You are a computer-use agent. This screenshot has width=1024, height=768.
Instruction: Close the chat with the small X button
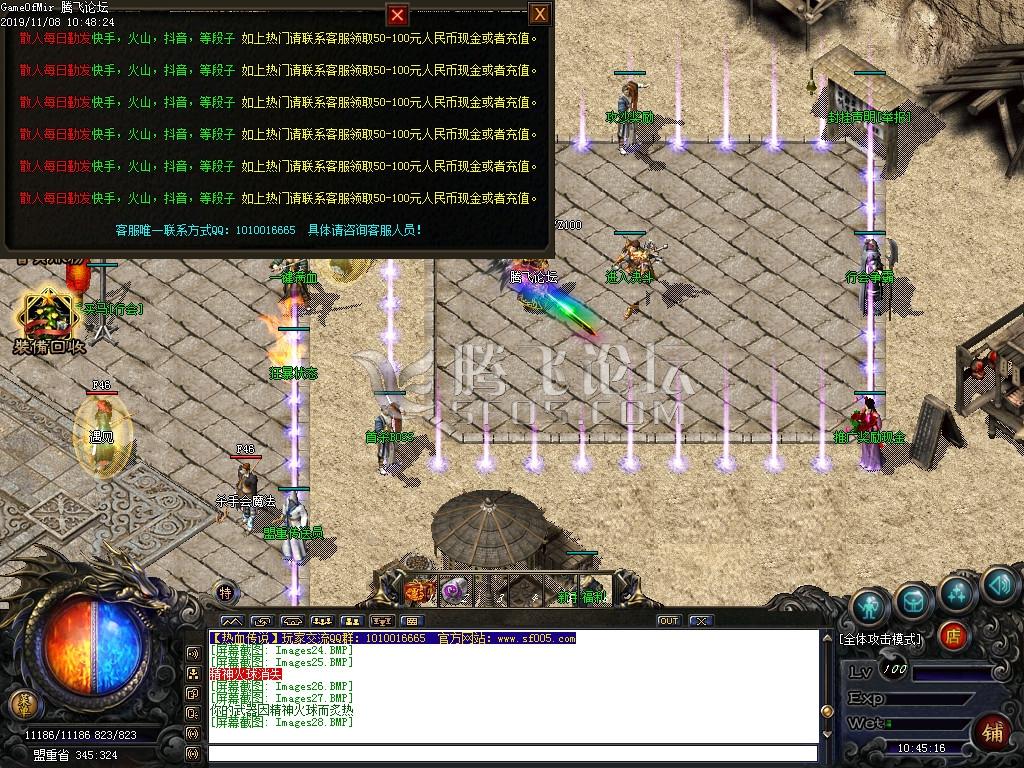click(x=701, y=621)
